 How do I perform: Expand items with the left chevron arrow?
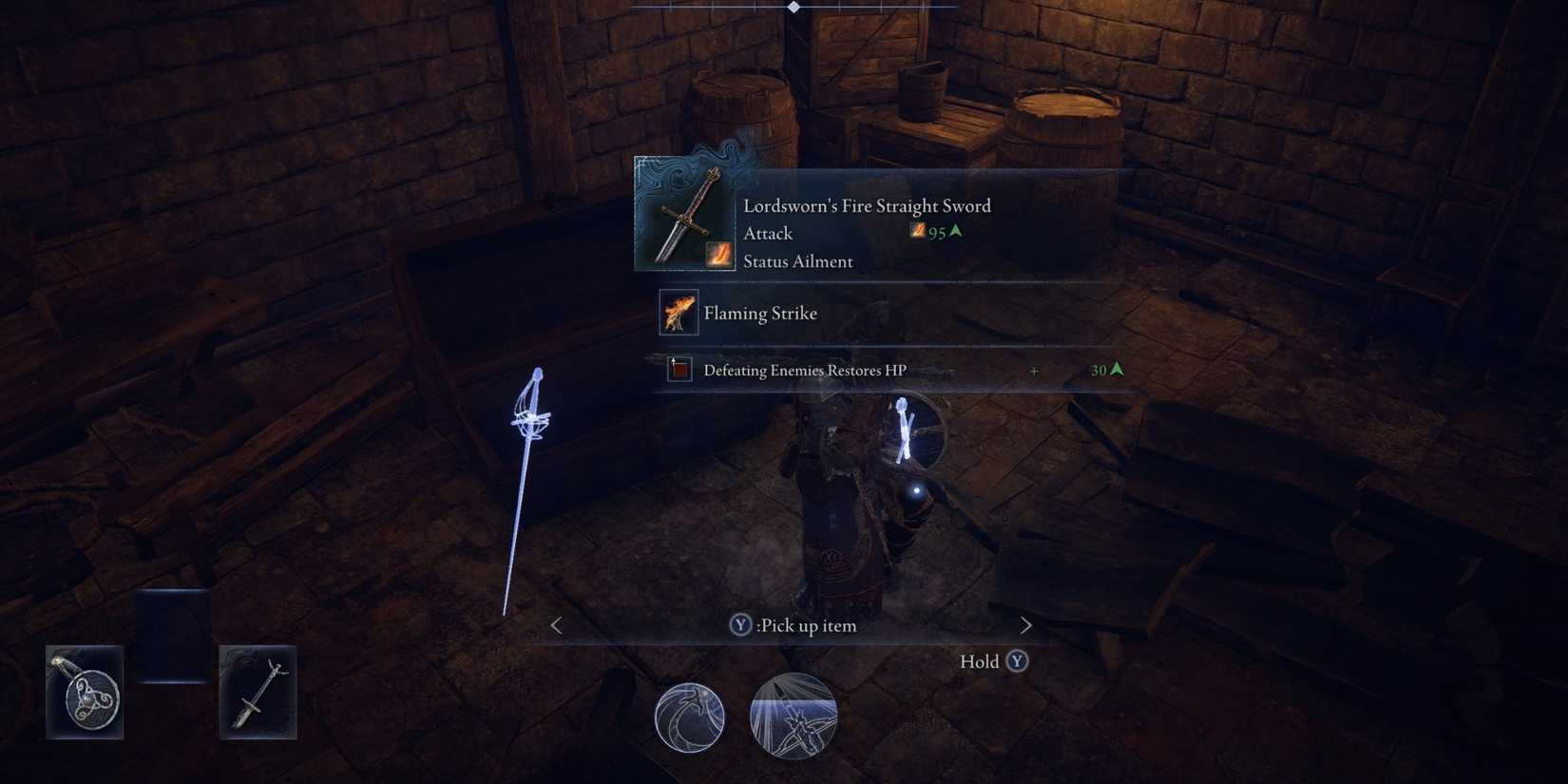click(x=554, y=625)
